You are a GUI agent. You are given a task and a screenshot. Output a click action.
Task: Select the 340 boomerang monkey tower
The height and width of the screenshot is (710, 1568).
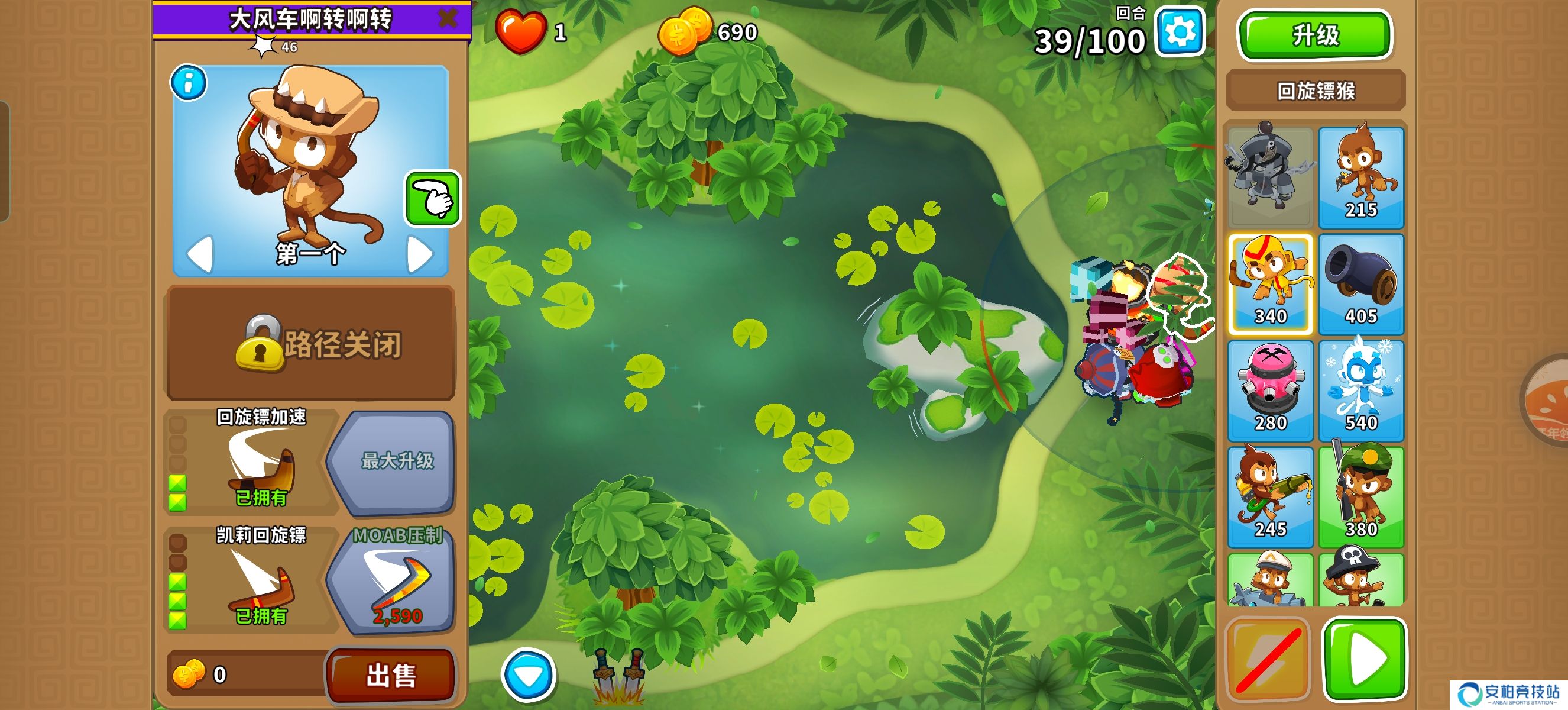pyautogui.click(x=1271, y=284)
